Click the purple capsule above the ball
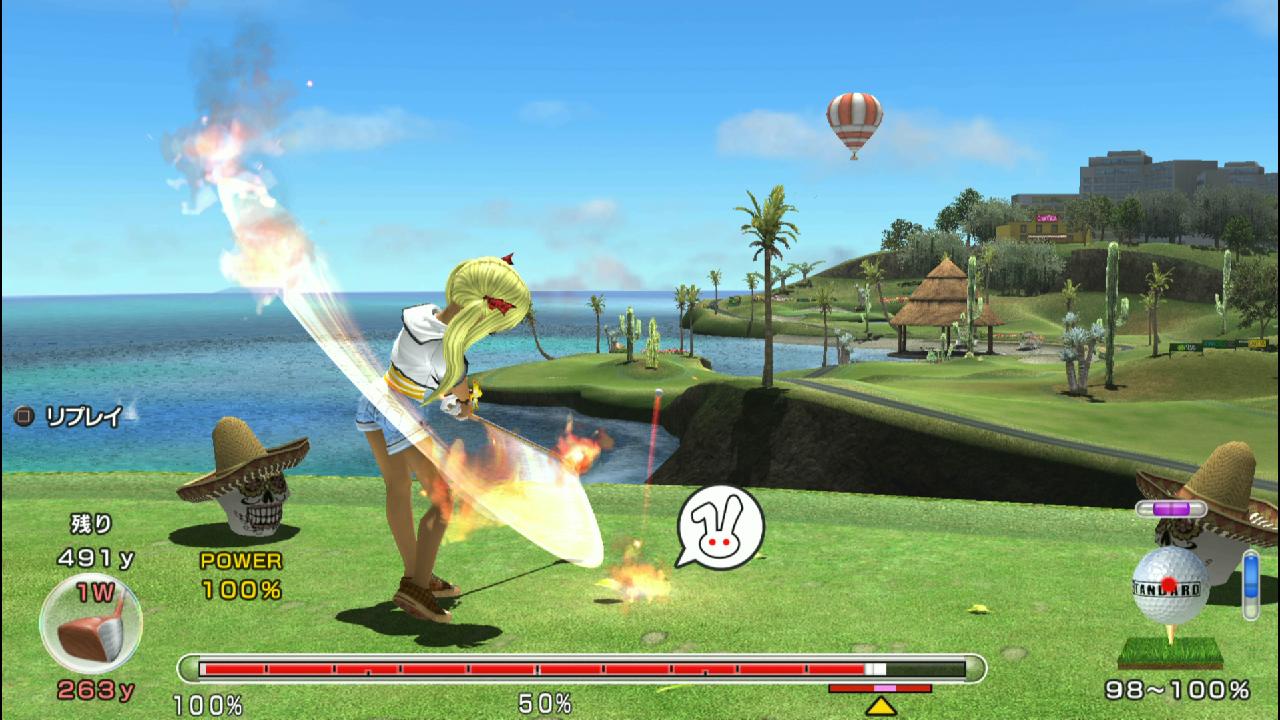The width and height of the screenshot is (1280, 720). (x=1170, y=509)
